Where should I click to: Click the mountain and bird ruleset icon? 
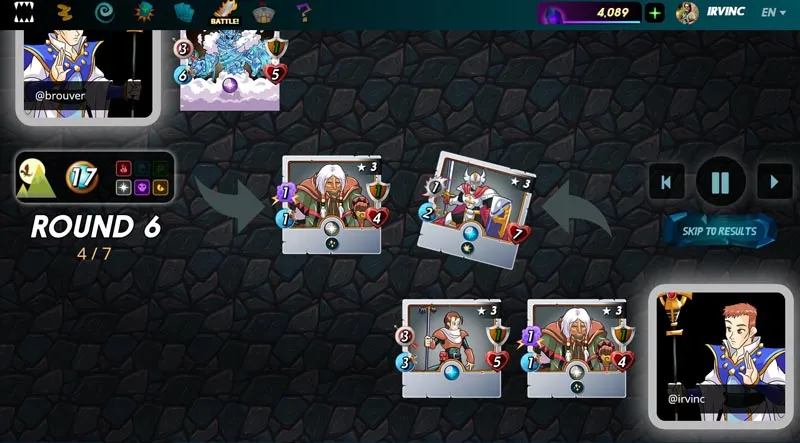point(36,179)
